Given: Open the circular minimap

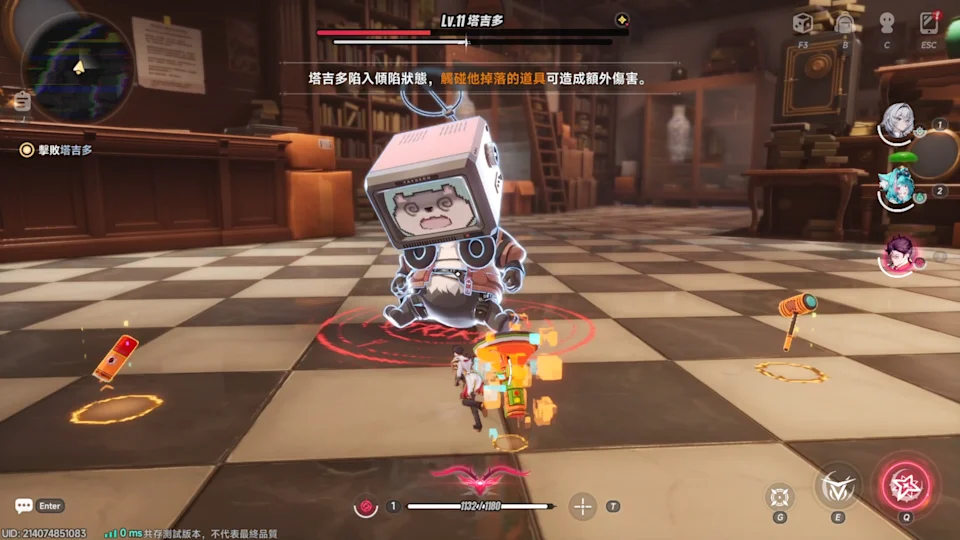Looking at the screenshot, I should point(77,66).
